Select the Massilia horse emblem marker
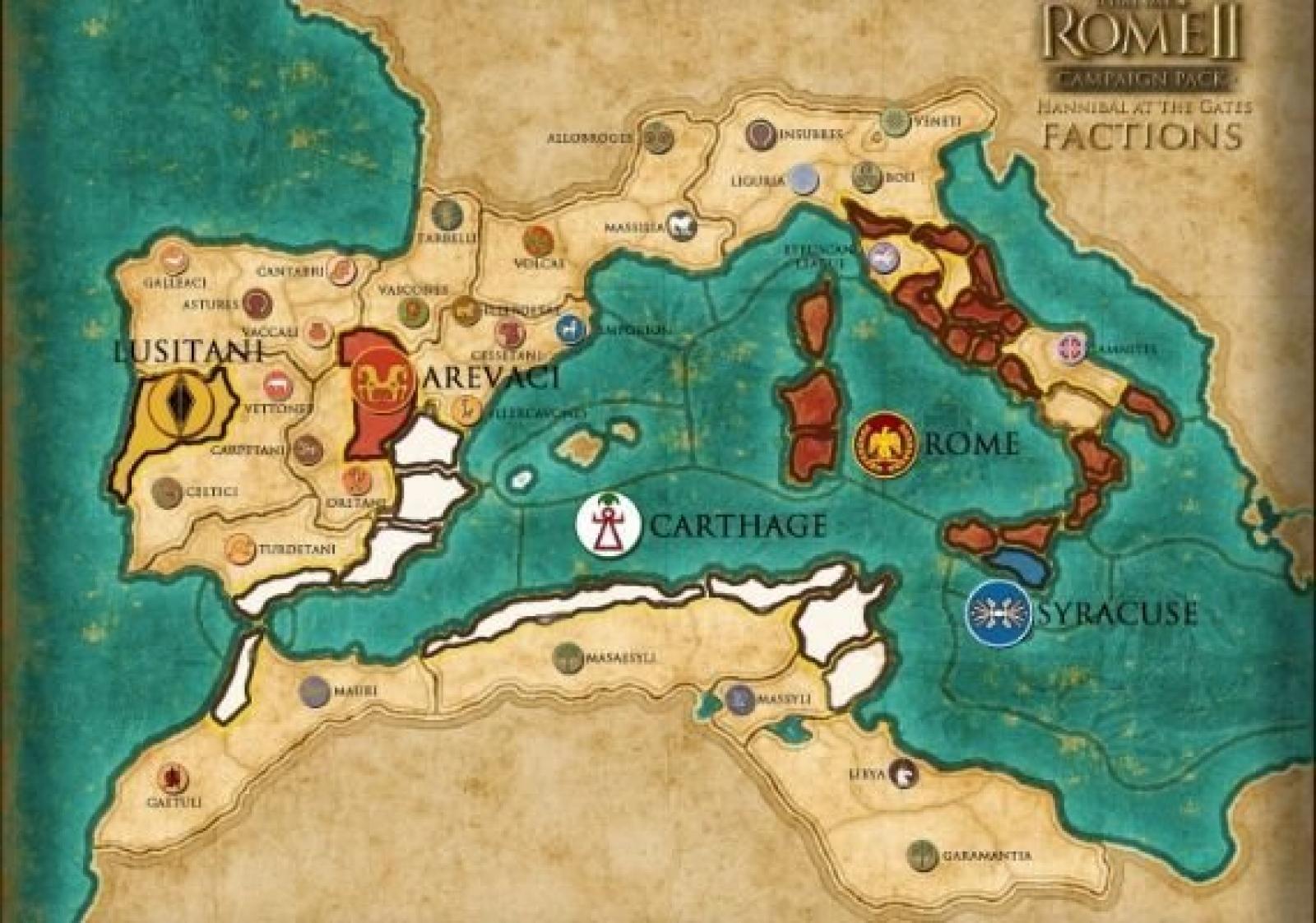The image size is (1316, 923). point(682,225)
